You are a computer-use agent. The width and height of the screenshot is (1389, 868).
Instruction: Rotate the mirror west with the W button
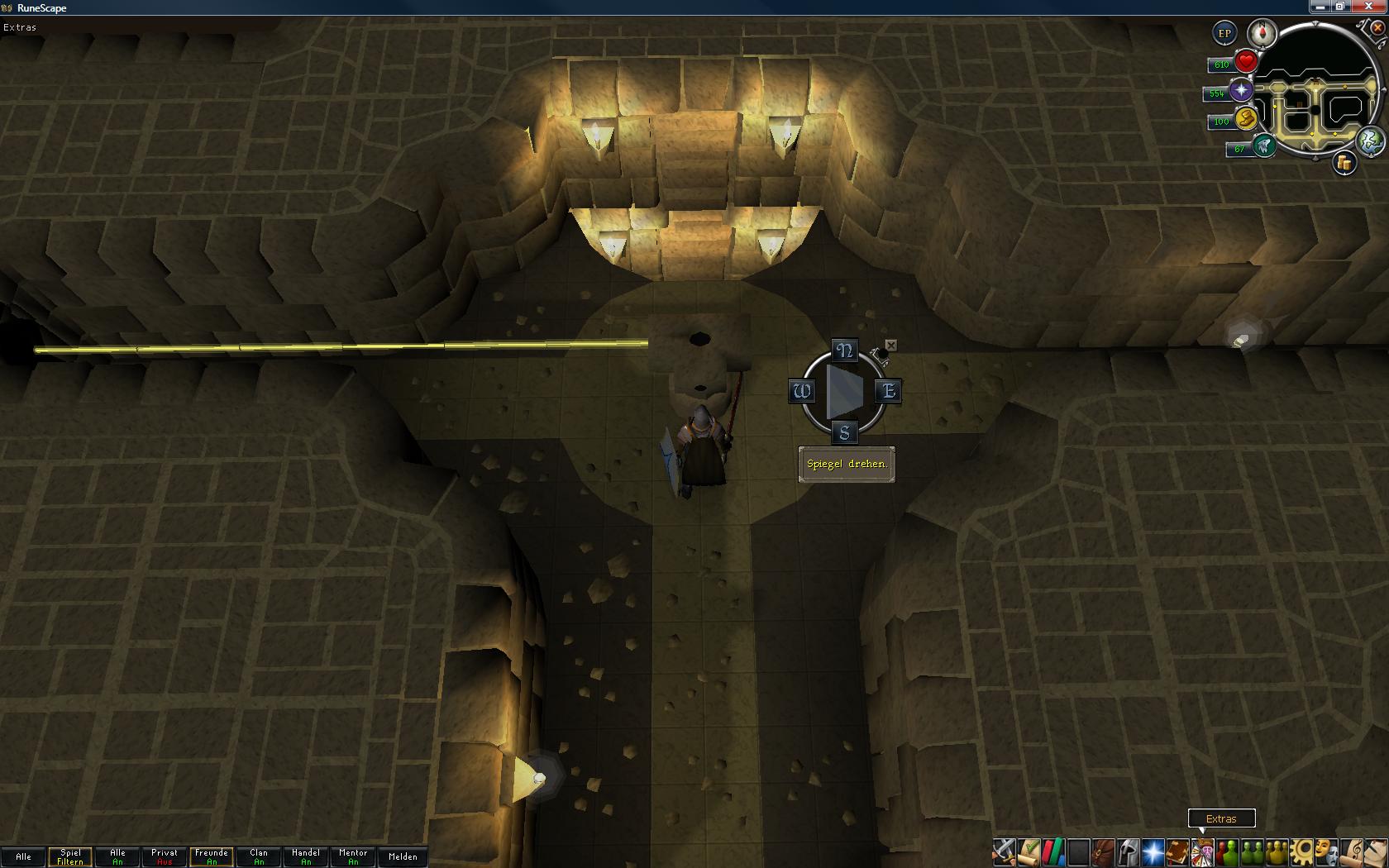pyautogui.click(x=801, y=391)
